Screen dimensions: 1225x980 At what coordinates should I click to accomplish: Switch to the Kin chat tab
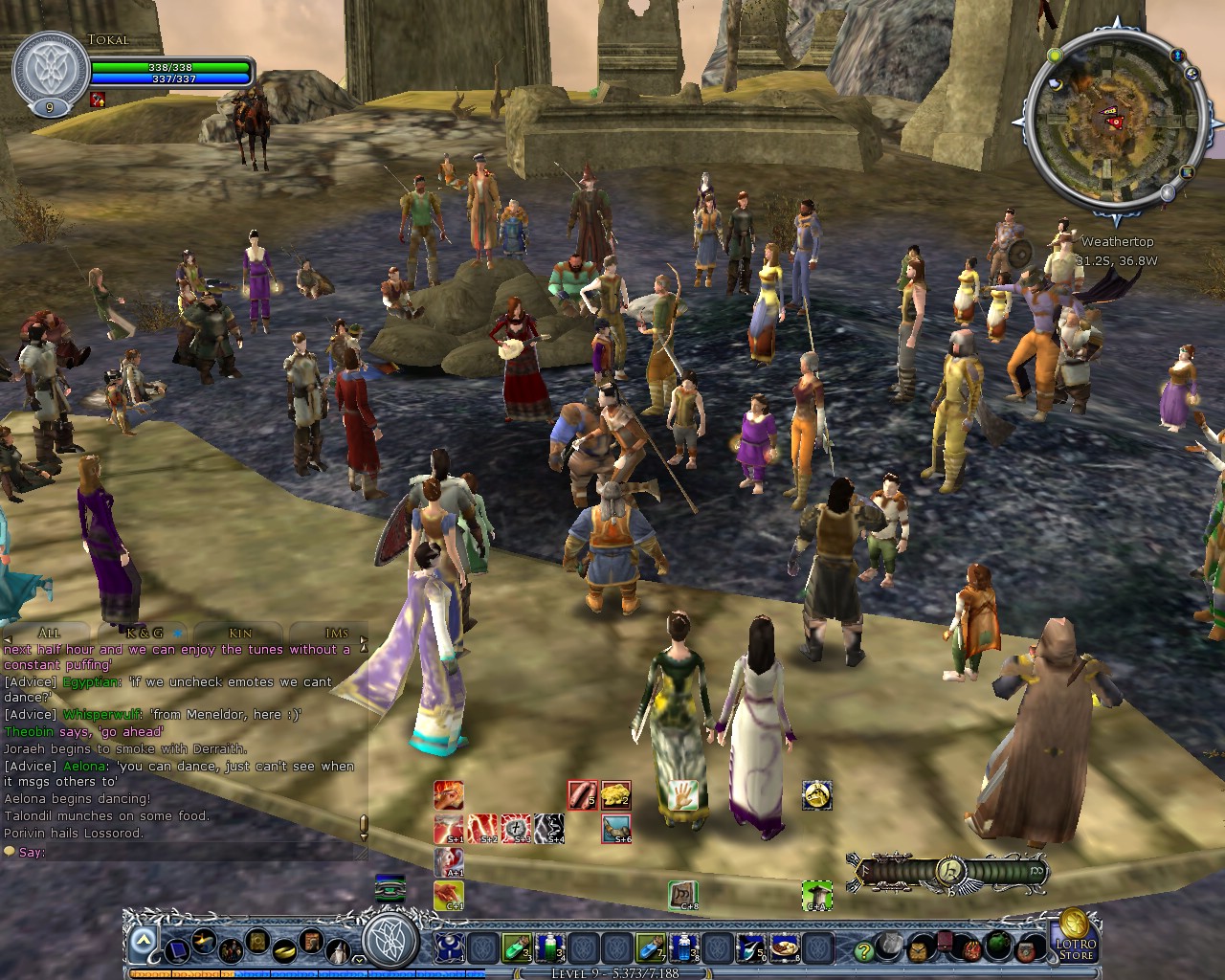point(239,634)
